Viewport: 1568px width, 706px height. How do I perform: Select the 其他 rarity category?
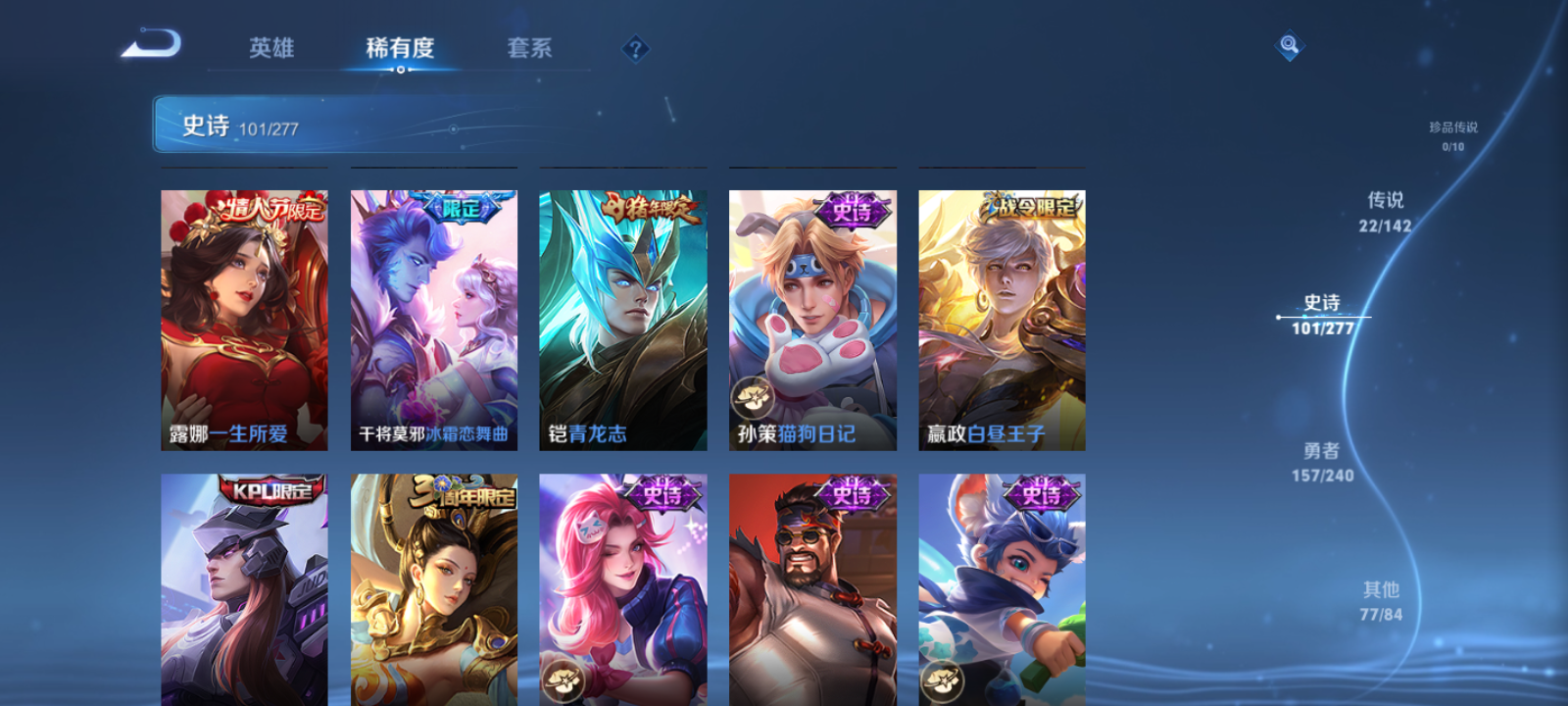(x=1382, y=598)
